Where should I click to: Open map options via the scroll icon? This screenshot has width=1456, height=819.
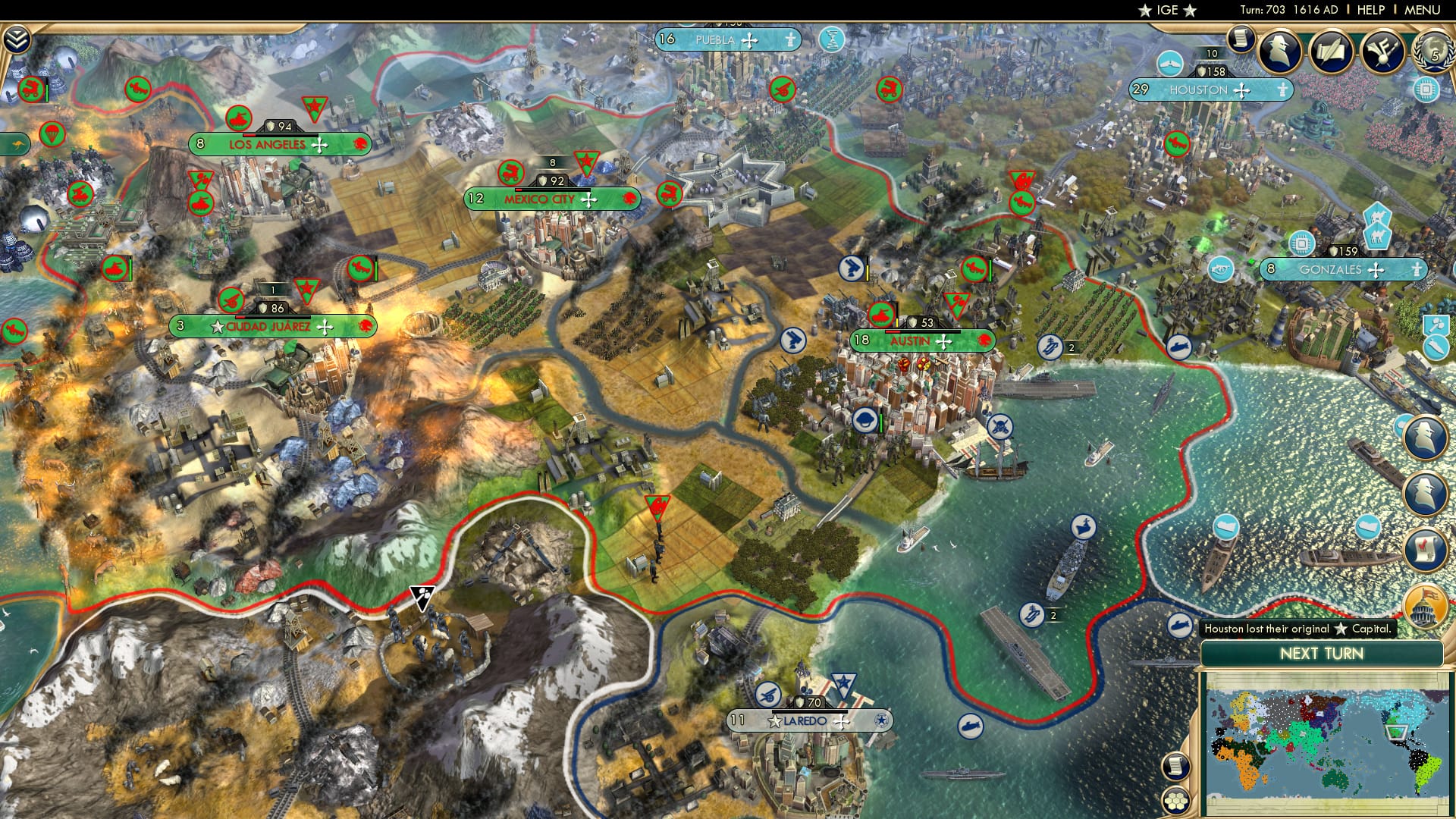pyautogui.click(x=1176, y=766)
